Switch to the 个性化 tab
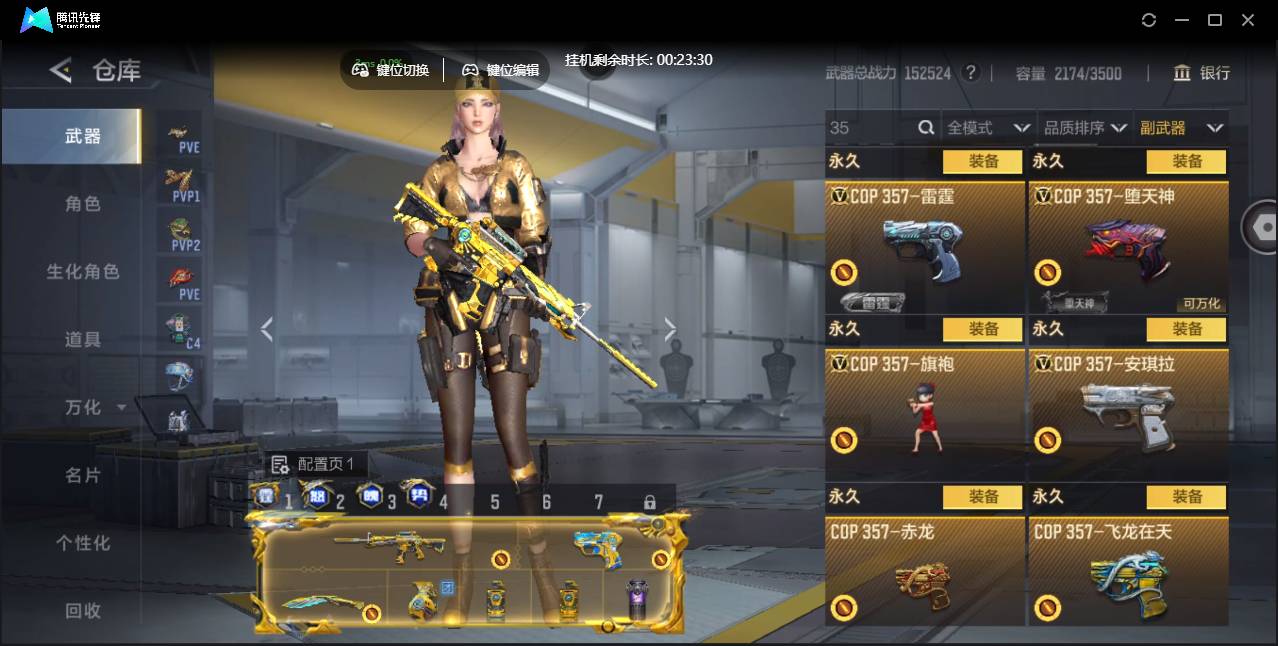The height and width of the screenshot is (646, 1278). (83, 543)
